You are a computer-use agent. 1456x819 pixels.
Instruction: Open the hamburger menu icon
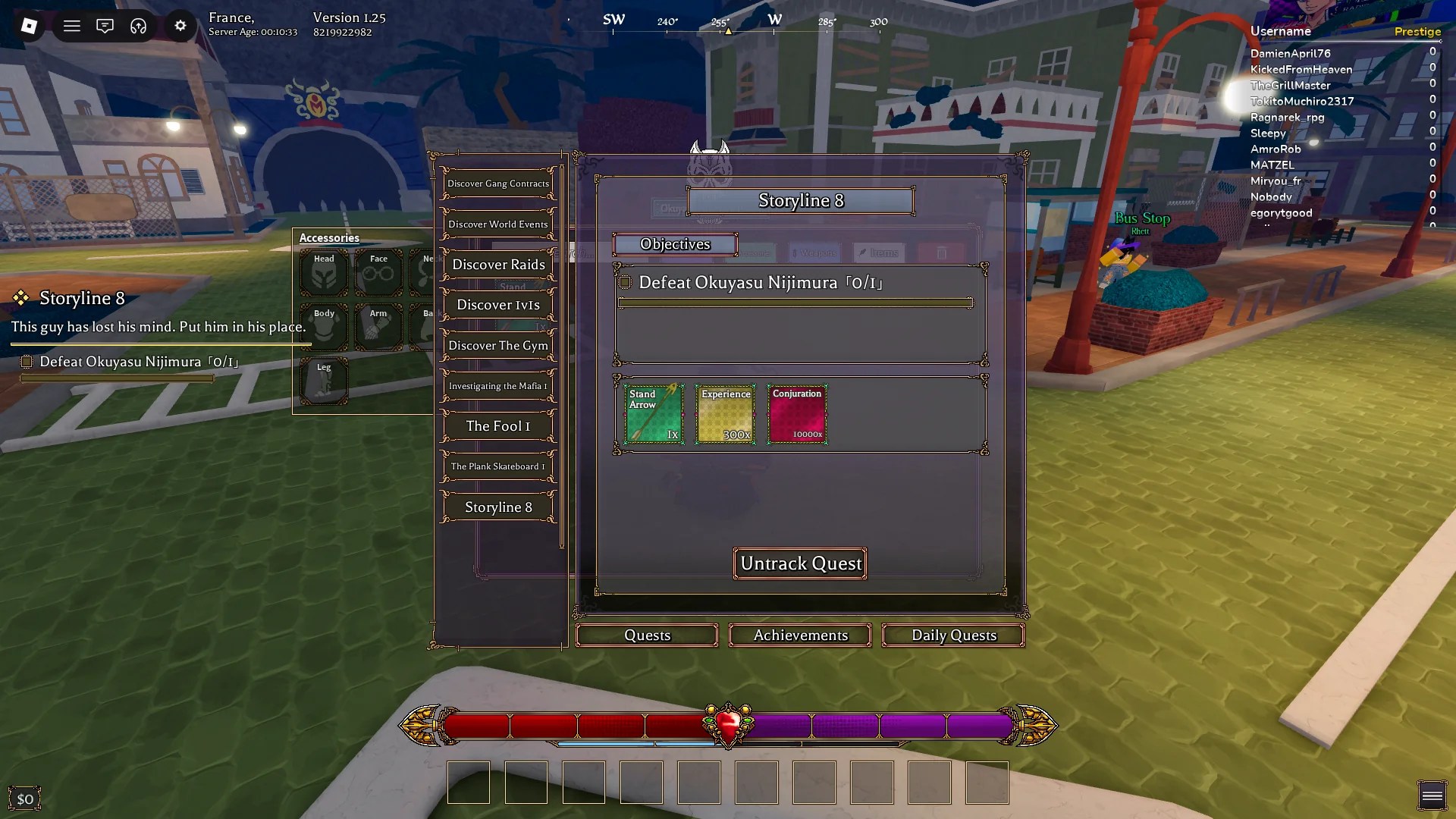click(72, 26)
